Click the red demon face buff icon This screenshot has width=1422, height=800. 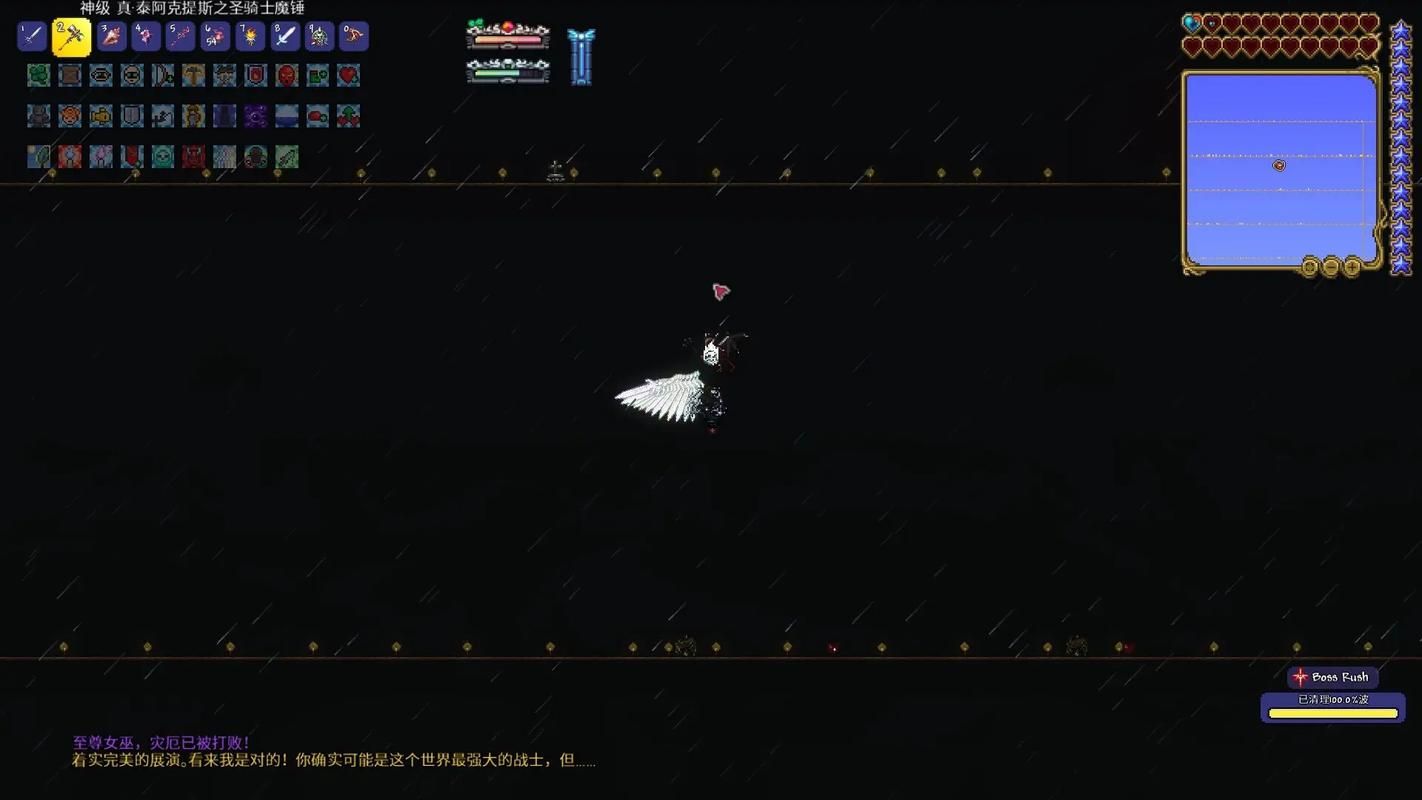pos(288,76)
